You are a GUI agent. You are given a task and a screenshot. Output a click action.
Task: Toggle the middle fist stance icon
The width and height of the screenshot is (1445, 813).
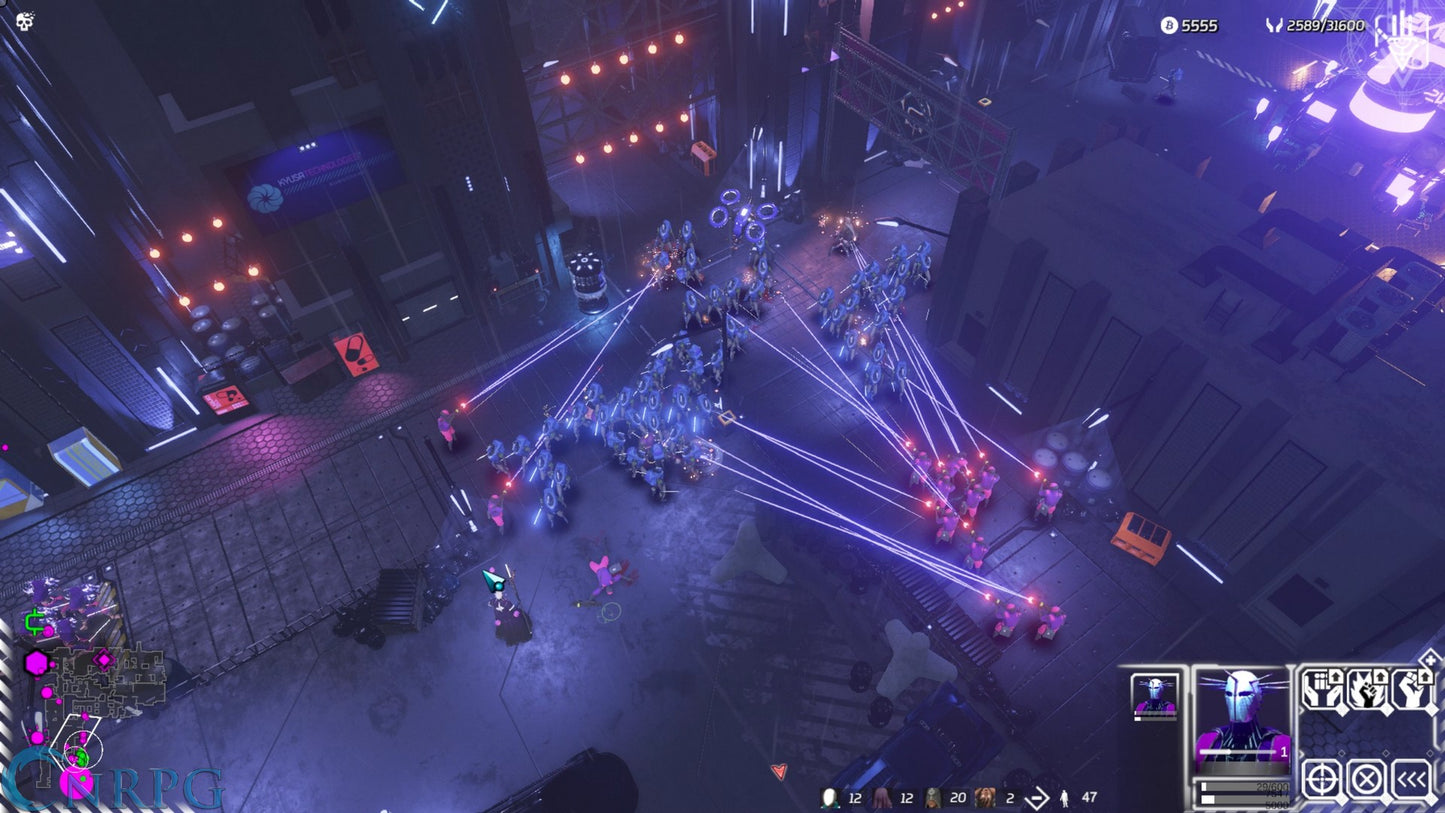(x=1365, y=690)
